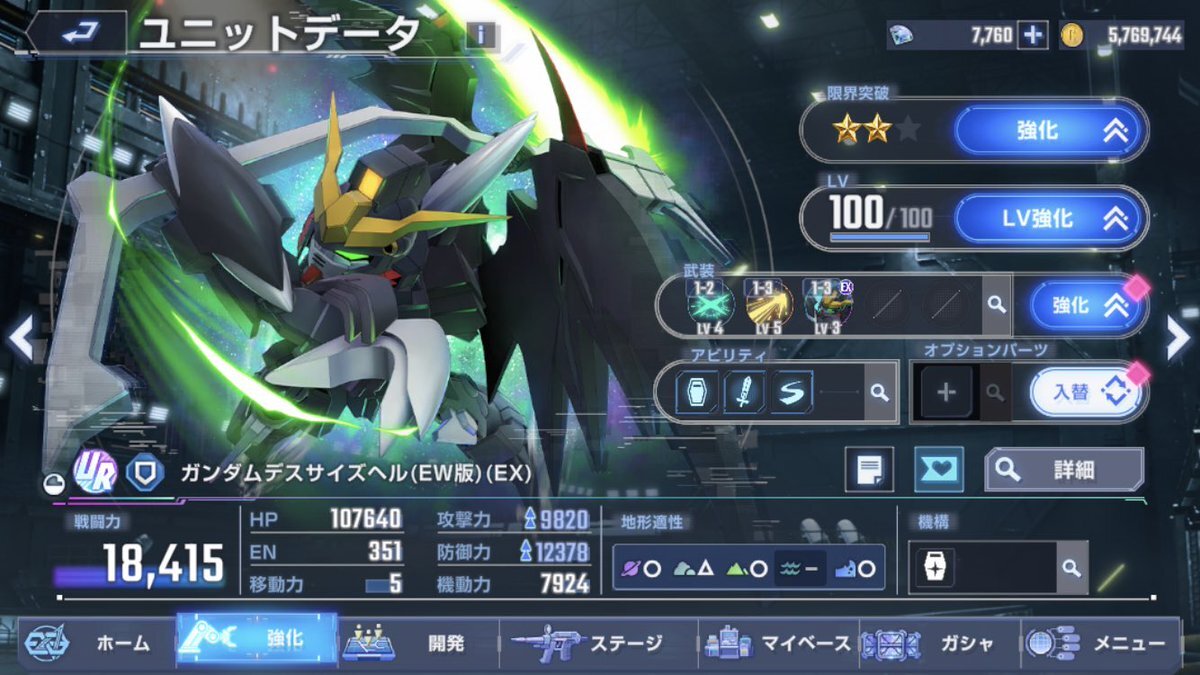
Task: Switch to the 開発 tab
Action: click(415, 644)
